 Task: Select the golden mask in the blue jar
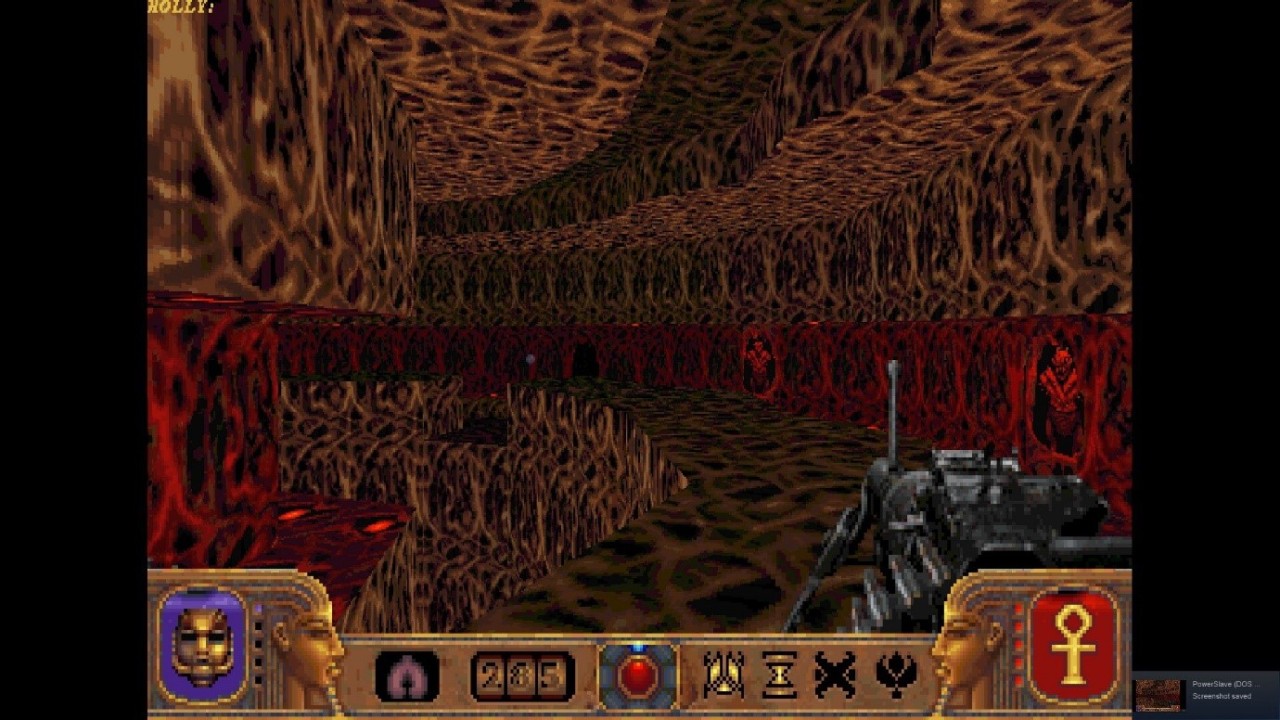pyautogui.click(x=203, y=646)
